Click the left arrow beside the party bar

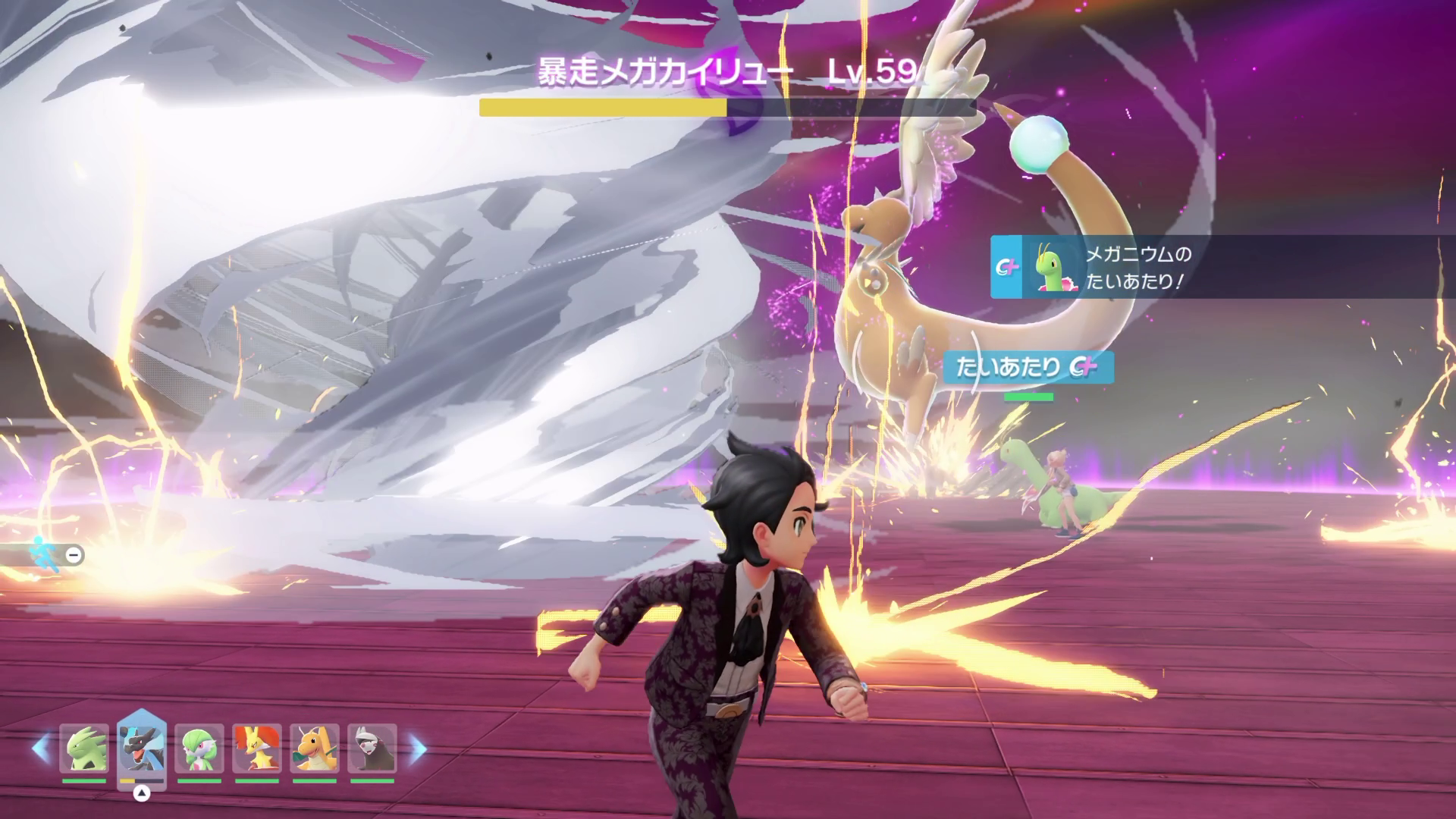click(40, 748)
